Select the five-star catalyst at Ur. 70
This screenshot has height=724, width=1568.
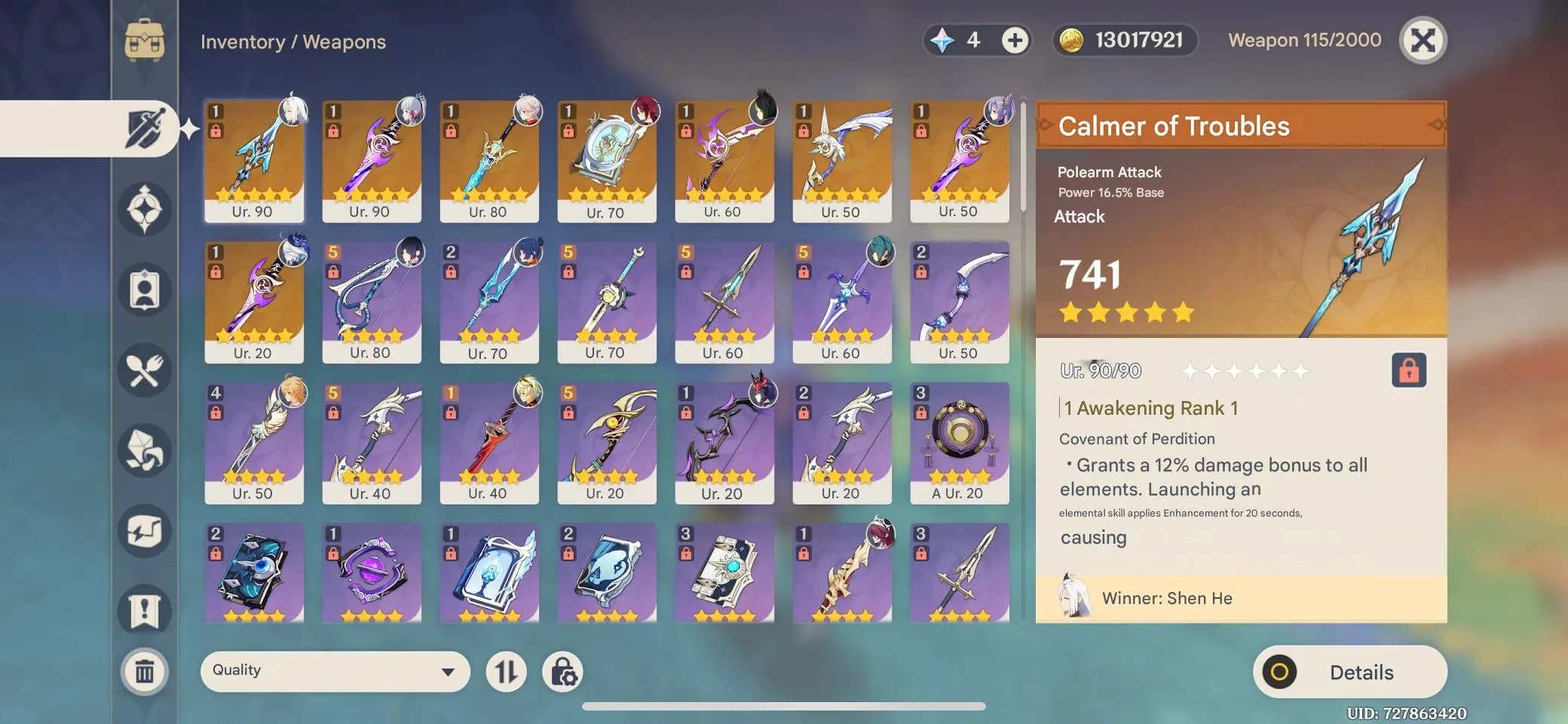[606, 161]
